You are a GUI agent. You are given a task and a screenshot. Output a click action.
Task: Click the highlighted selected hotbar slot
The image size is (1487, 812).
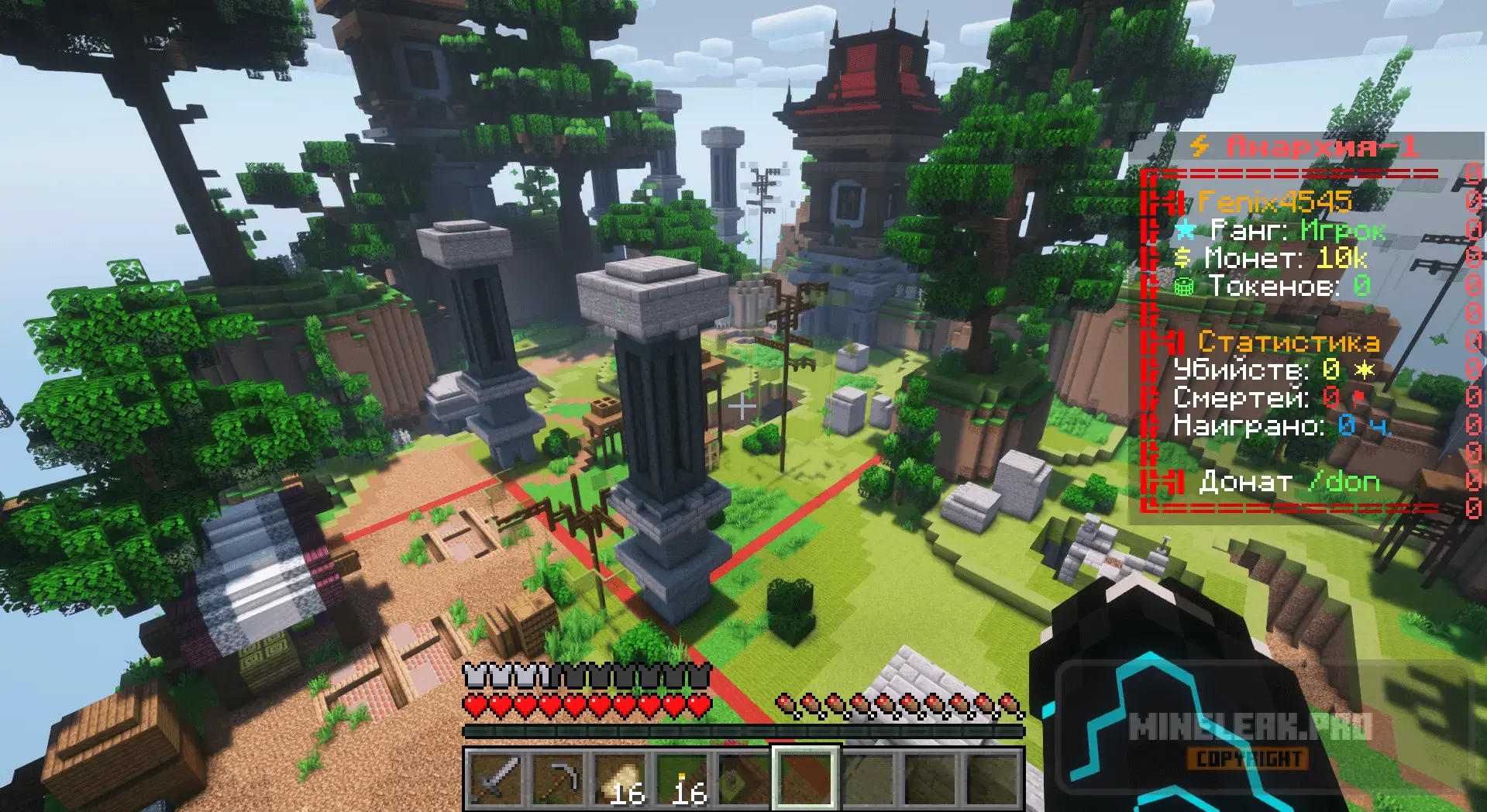(806, 778)
